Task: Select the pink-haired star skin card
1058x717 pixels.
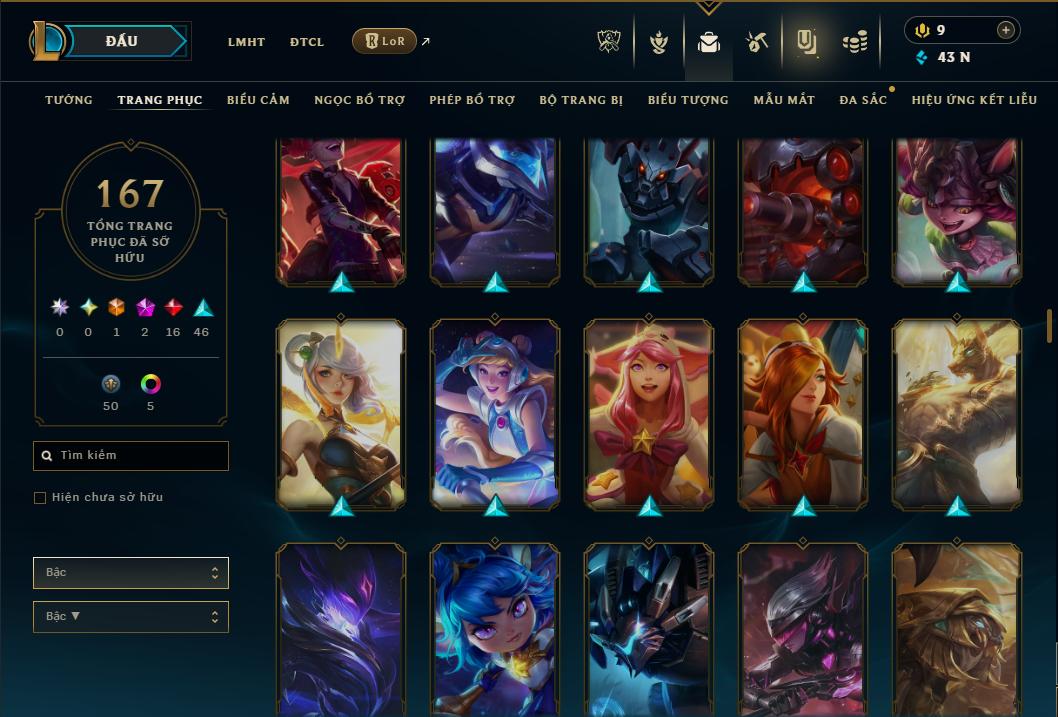Action: click(650, 415)
